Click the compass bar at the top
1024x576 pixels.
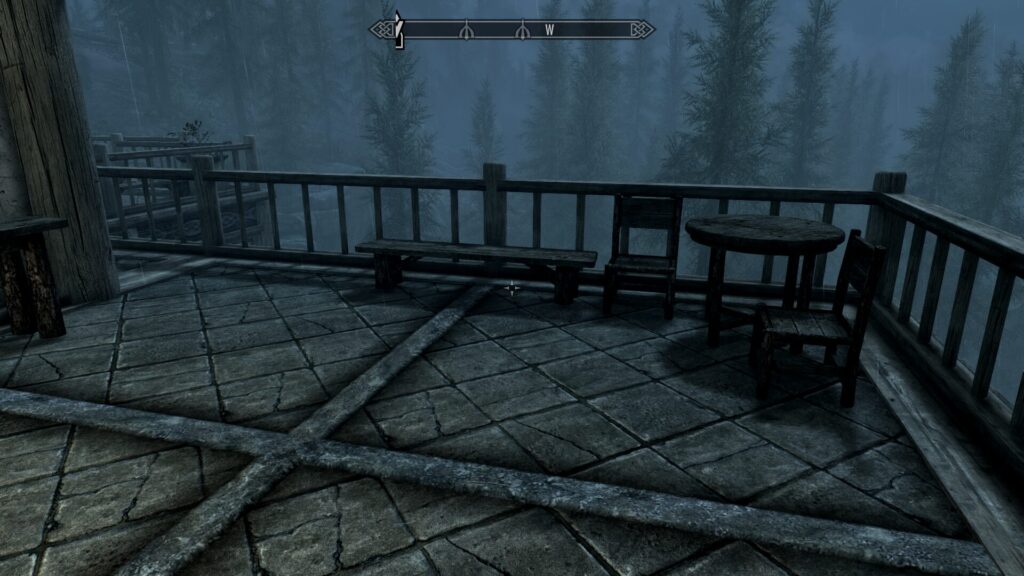(512, 30)
